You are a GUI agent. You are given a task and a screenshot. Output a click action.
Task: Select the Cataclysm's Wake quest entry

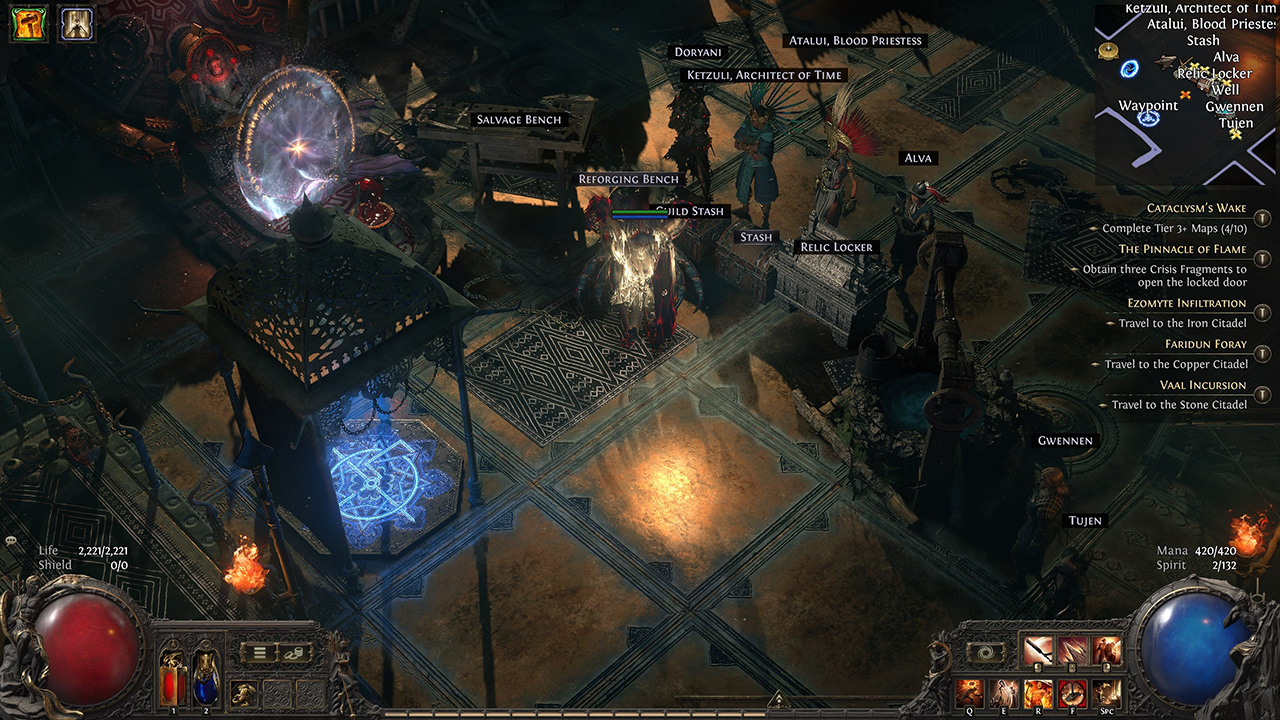(1196, 208)
